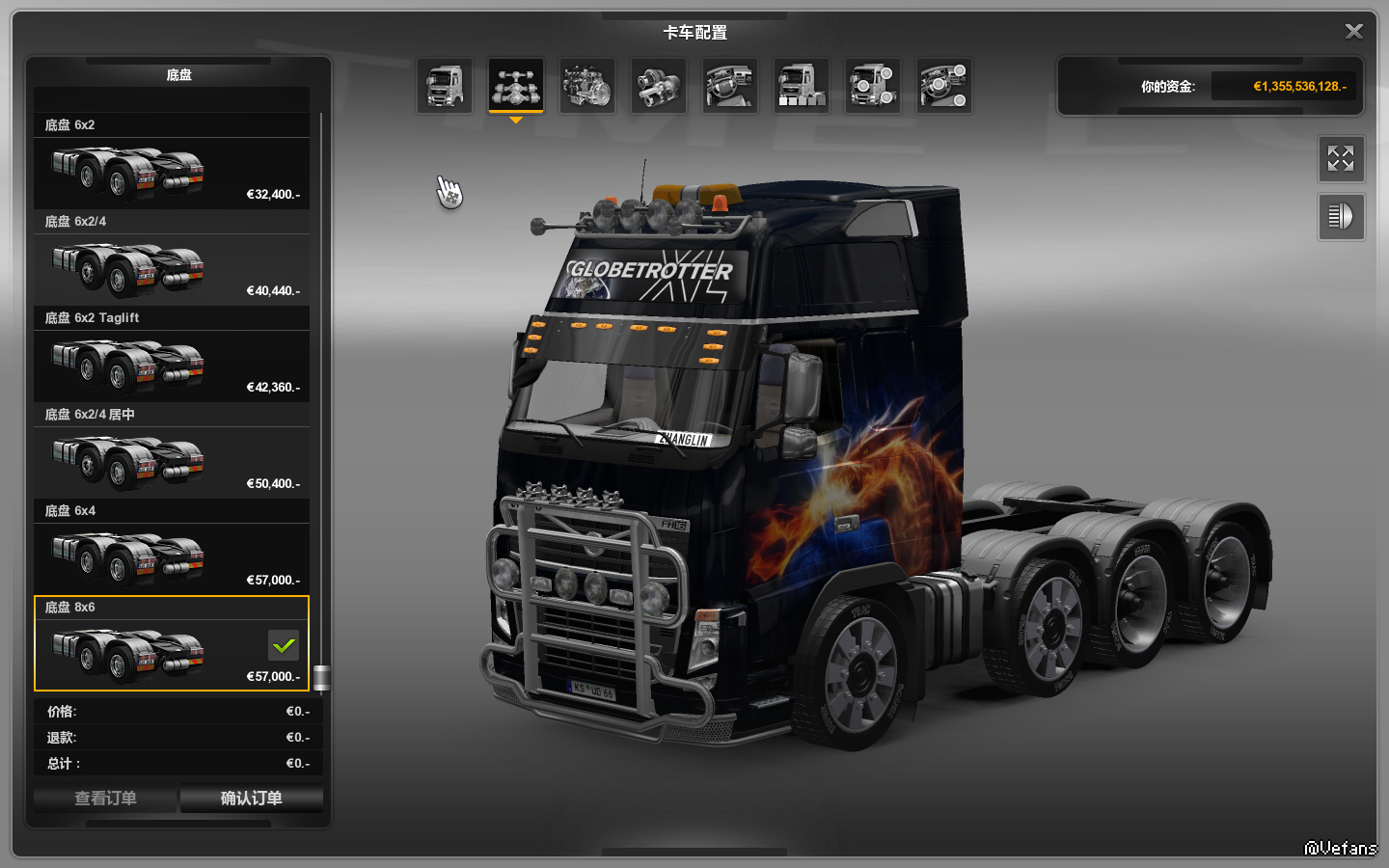1389x868 pixels.
Task: Switch to the paint job tab
Action: click(802, 86)
